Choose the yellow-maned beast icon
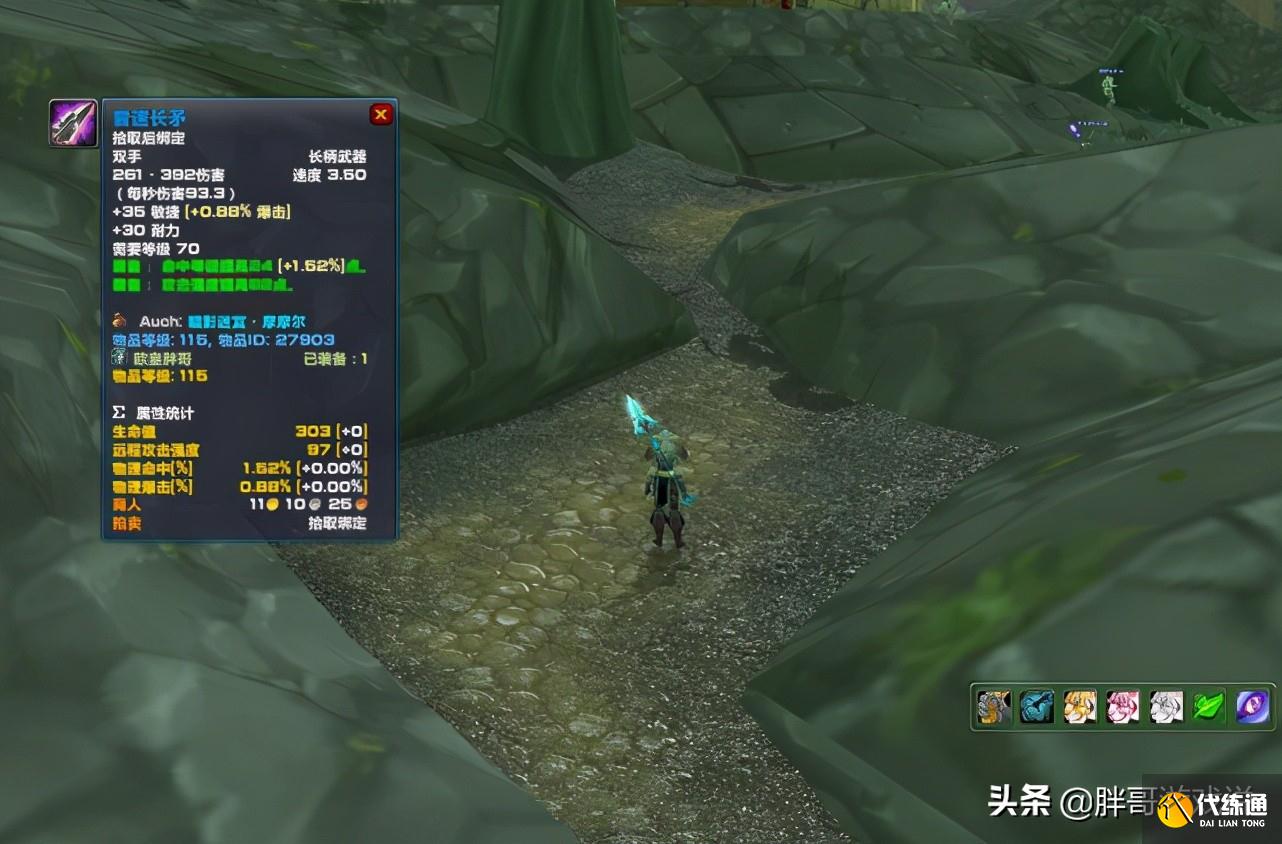Screen dimensions: 1282x844 [1080, 707]
